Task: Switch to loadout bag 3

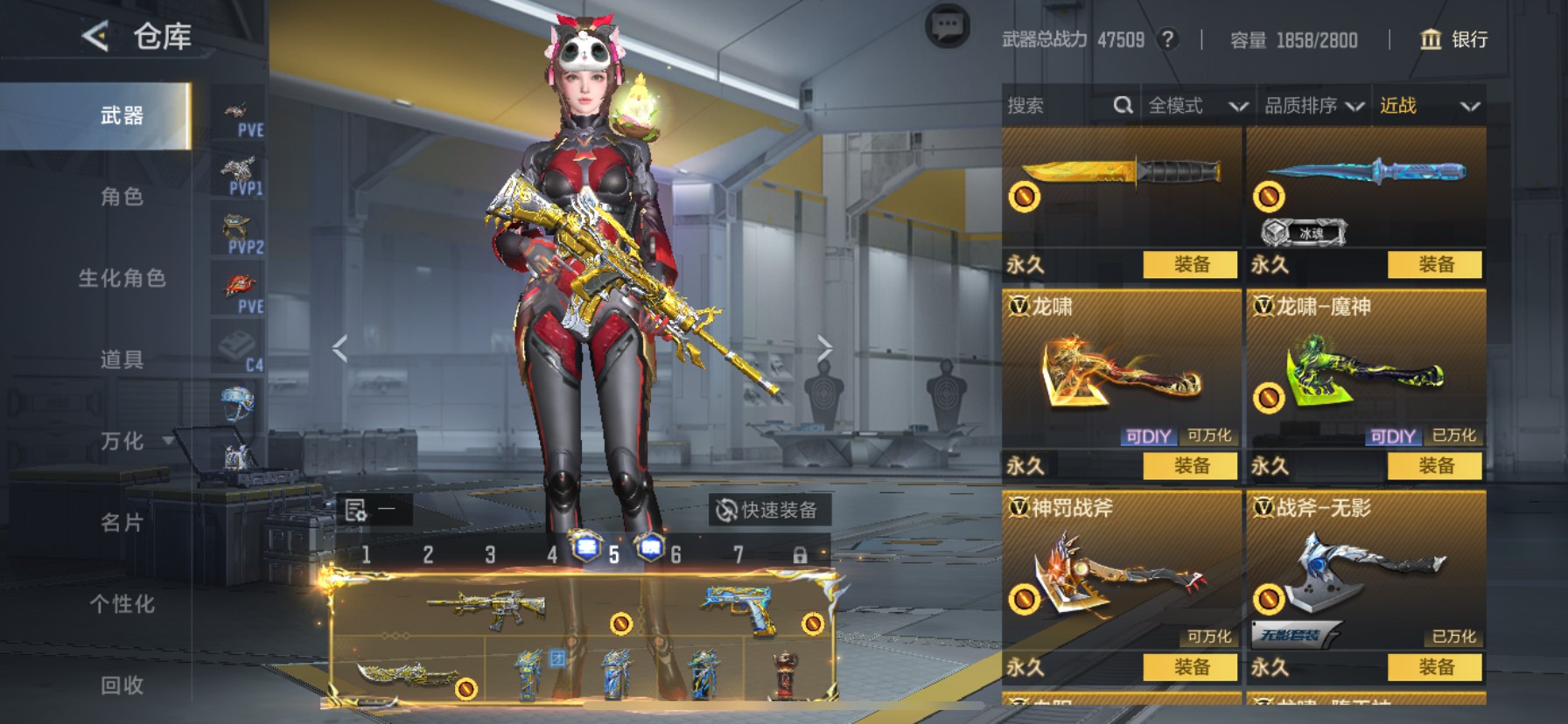Action: coord(490,554)
